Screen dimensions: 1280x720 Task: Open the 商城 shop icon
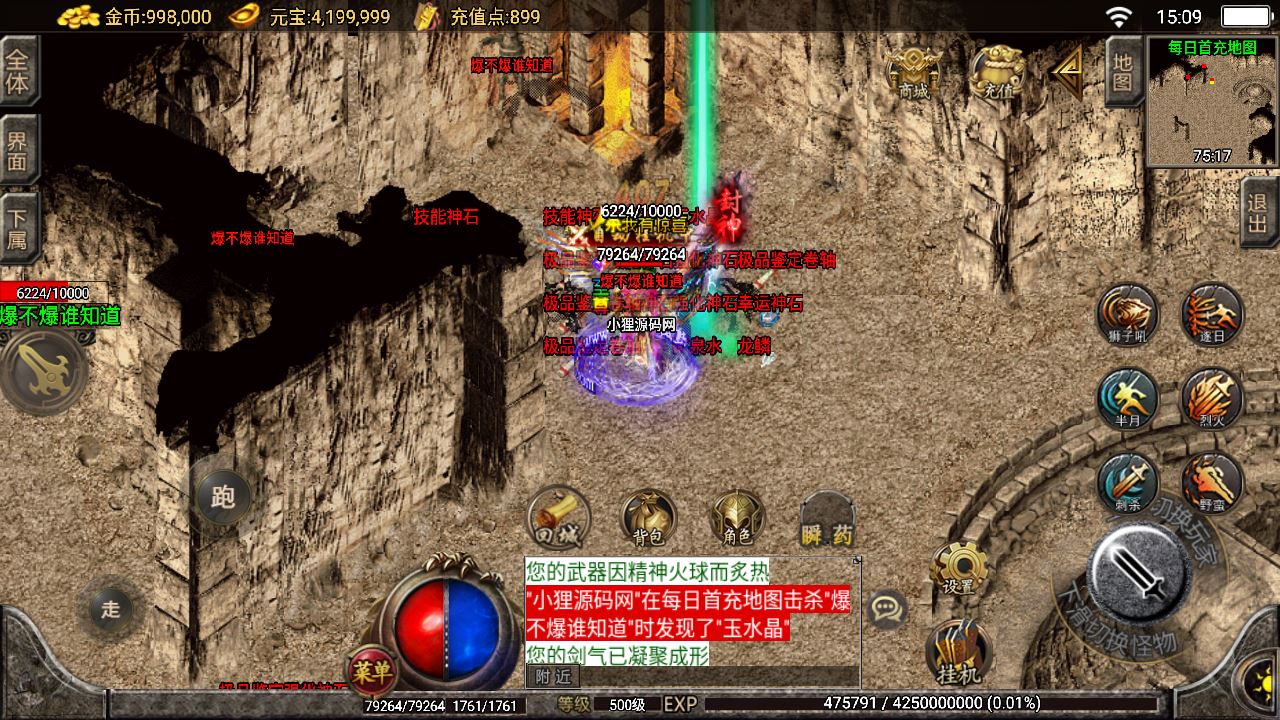914,72
